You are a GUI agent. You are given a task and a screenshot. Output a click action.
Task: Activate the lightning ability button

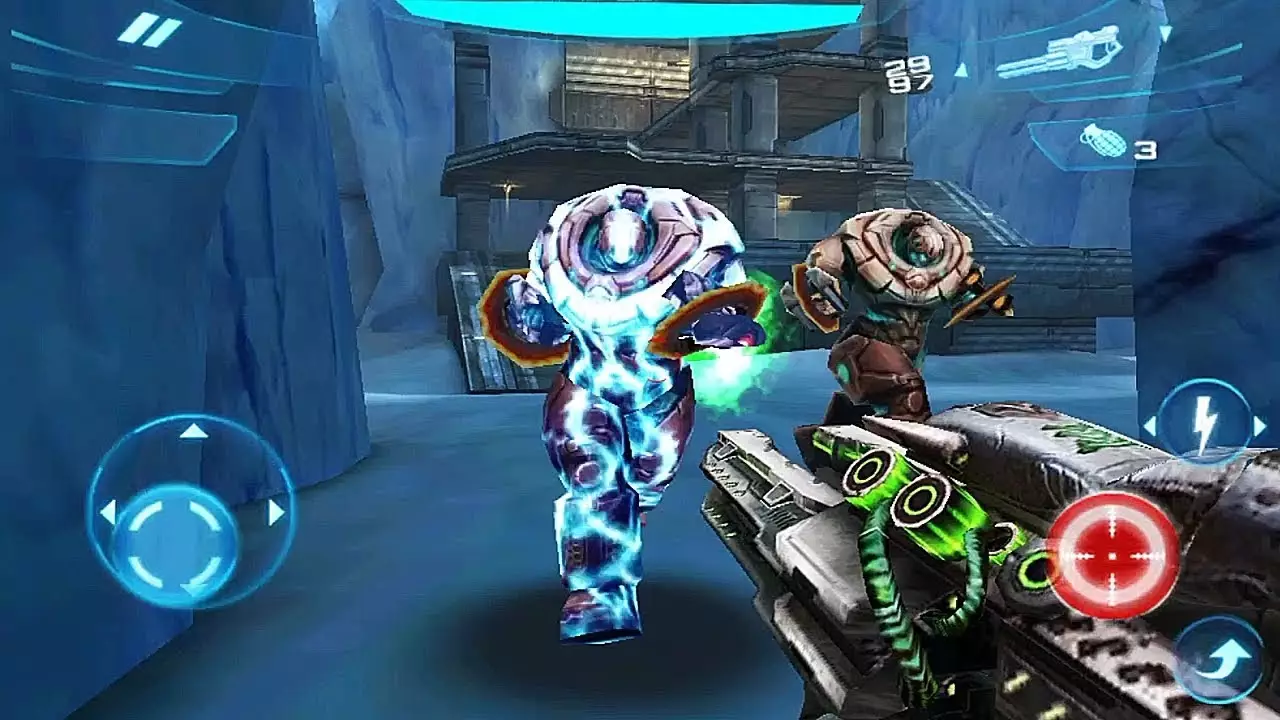[1204, 420]
